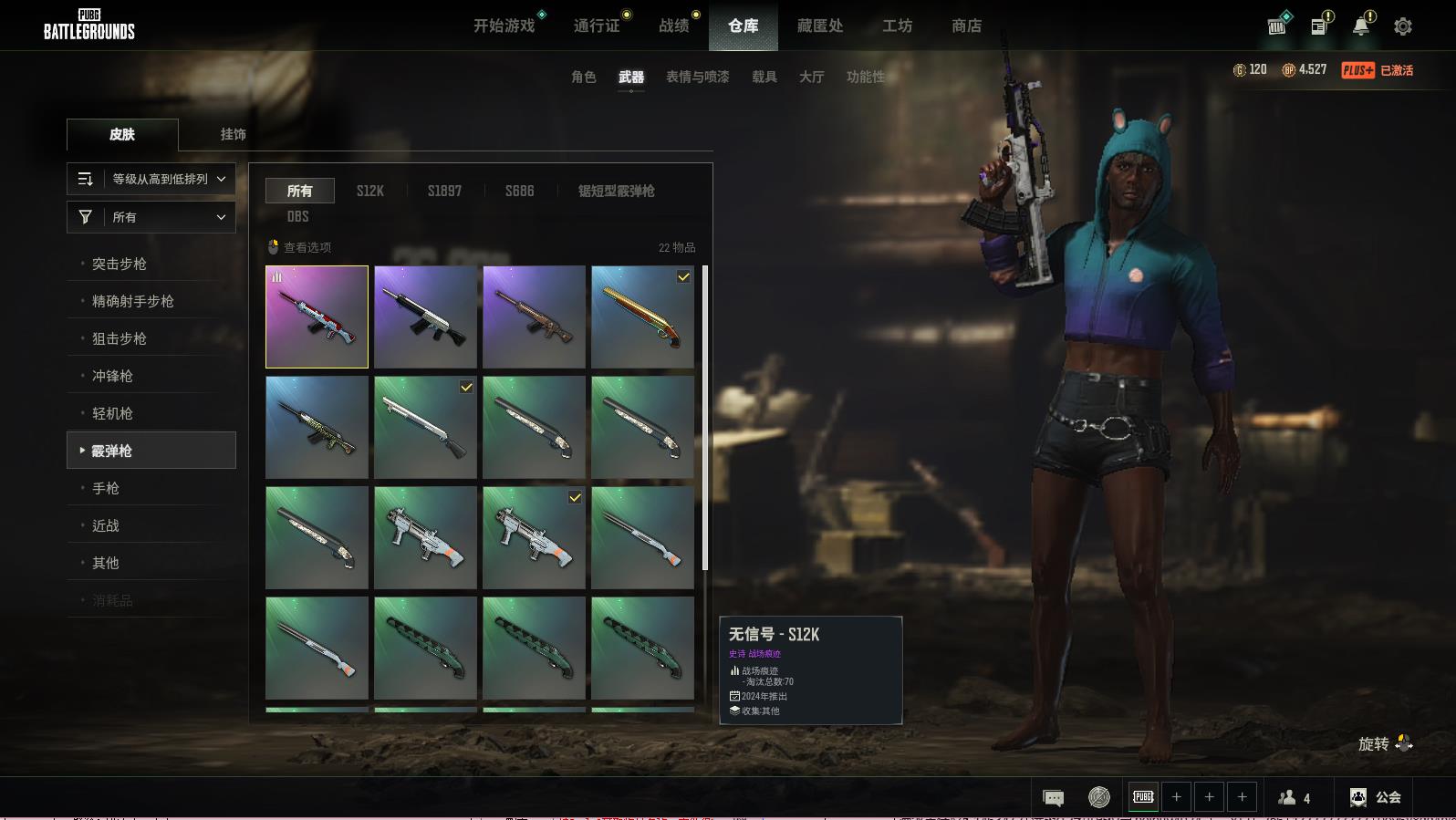Image resolution: width=1456 pixels, height=820 pixels.
Task: Select the 挂饰 charms tab
Action: 233,134
